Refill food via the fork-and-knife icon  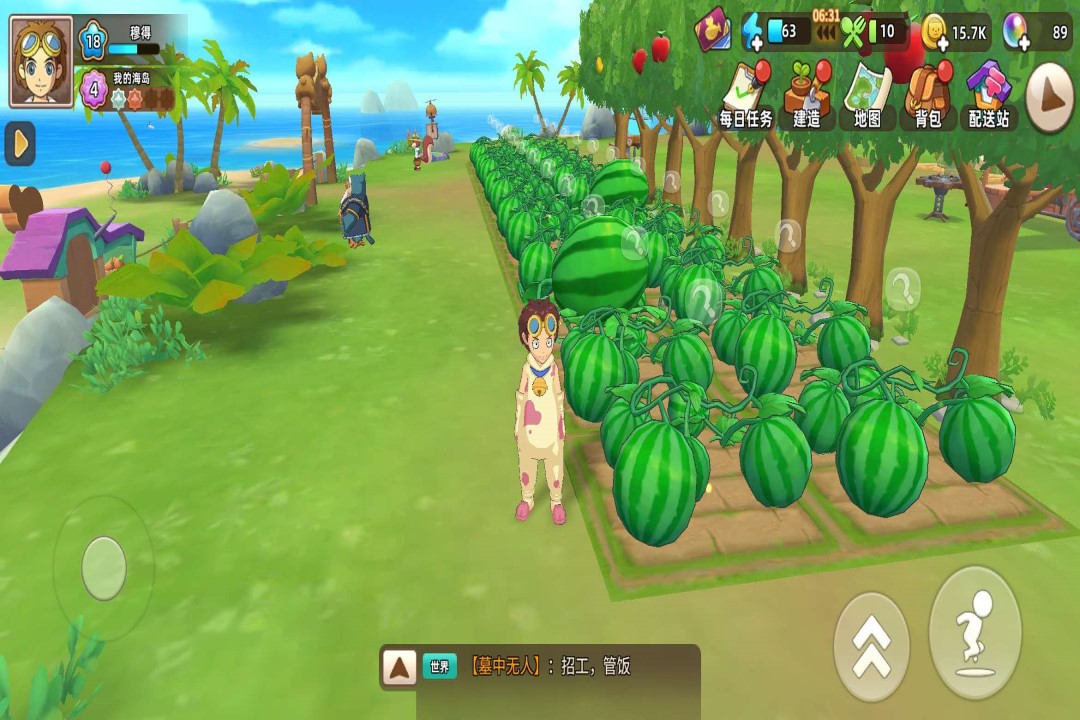[x=853, y=32]
